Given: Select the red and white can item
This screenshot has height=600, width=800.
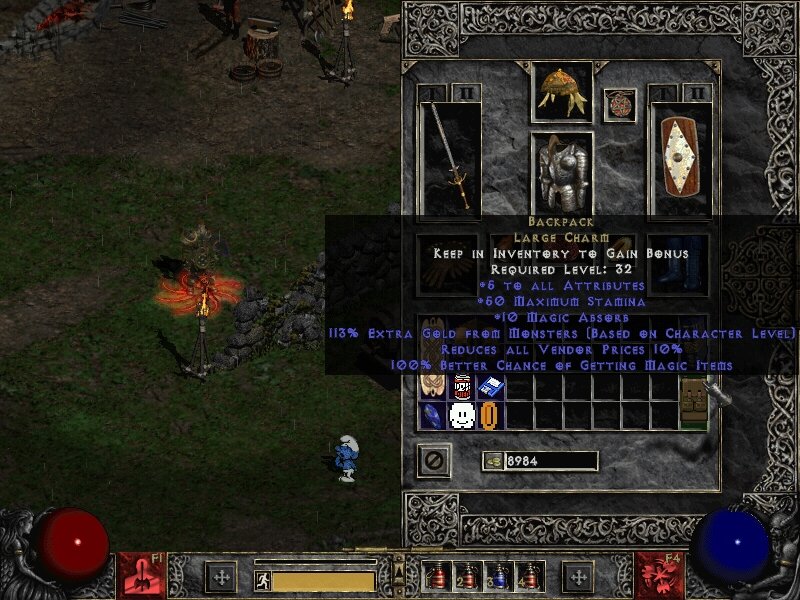Looking at the screenshot, I should (461, 386).
